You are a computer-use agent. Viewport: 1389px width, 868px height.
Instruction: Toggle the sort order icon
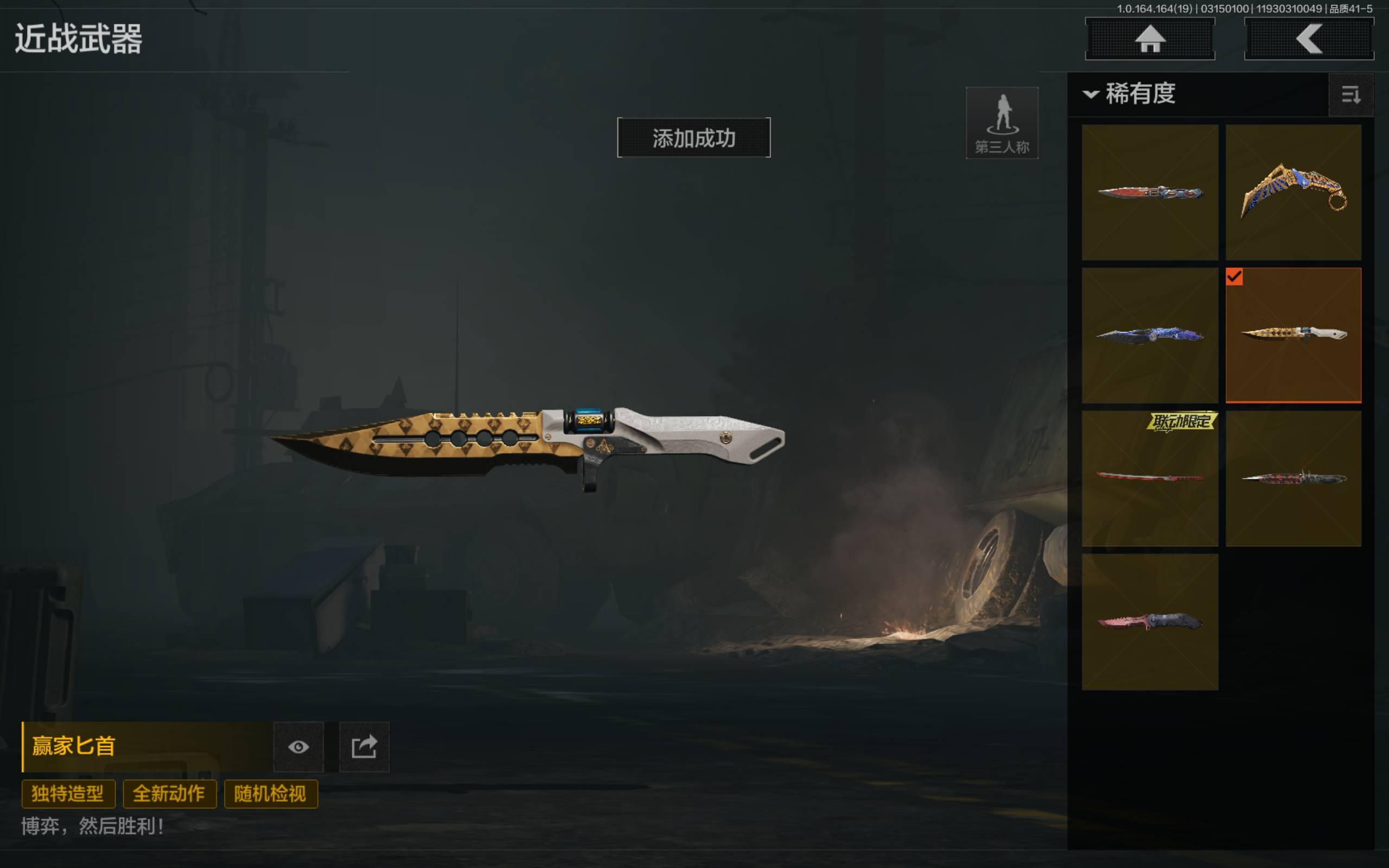[1350, 95]
